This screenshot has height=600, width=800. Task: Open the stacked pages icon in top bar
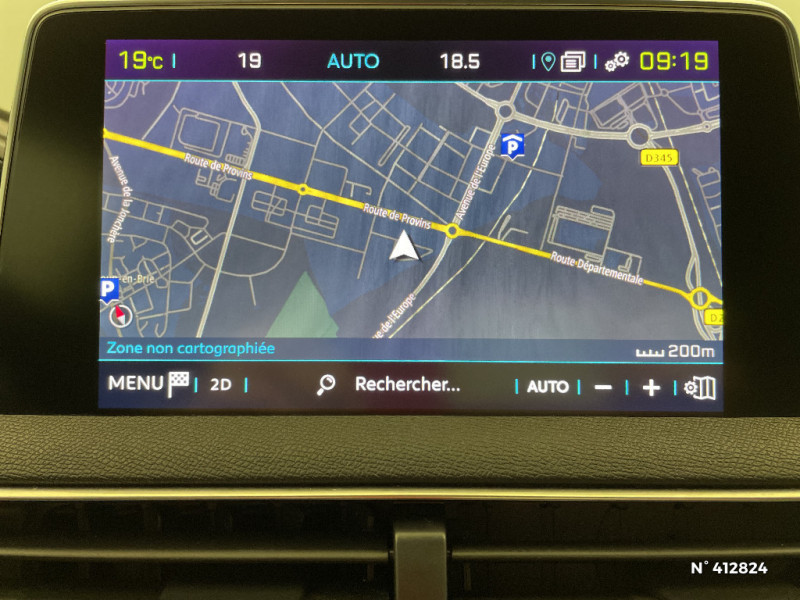(573, 62)
